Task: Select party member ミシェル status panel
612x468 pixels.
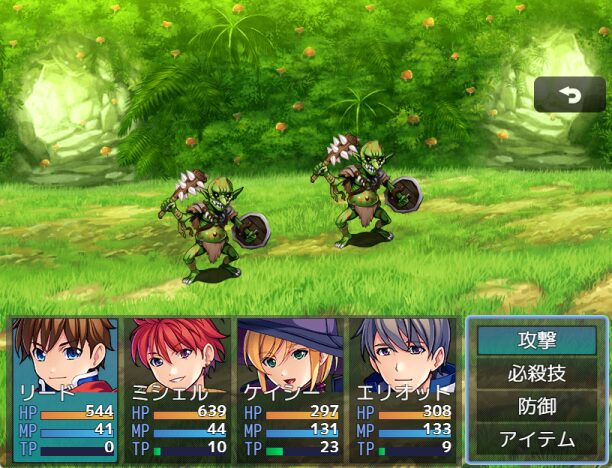Action: coord(178,390)
